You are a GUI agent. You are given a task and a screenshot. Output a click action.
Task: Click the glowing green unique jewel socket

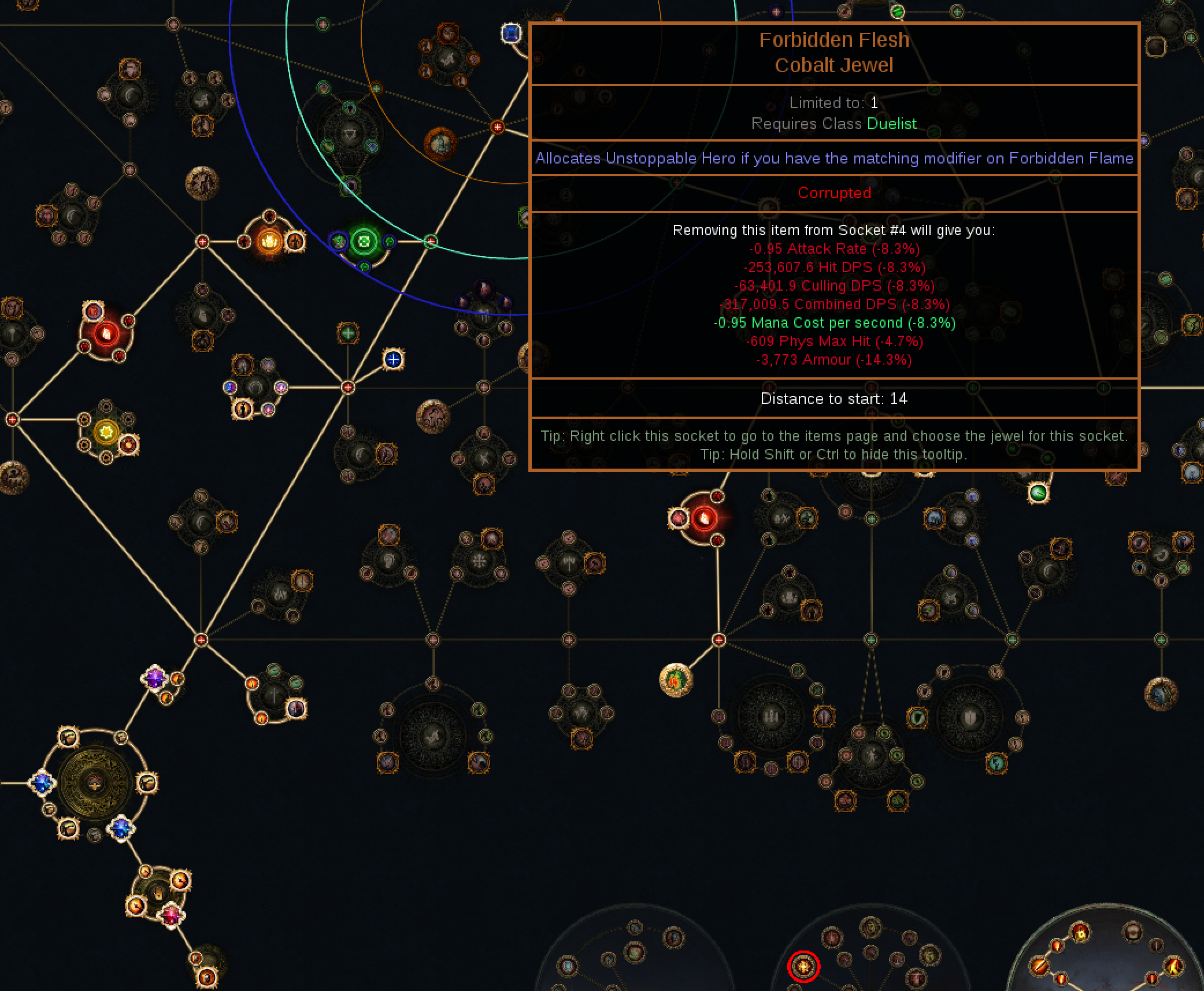click(x=364, y=242)
